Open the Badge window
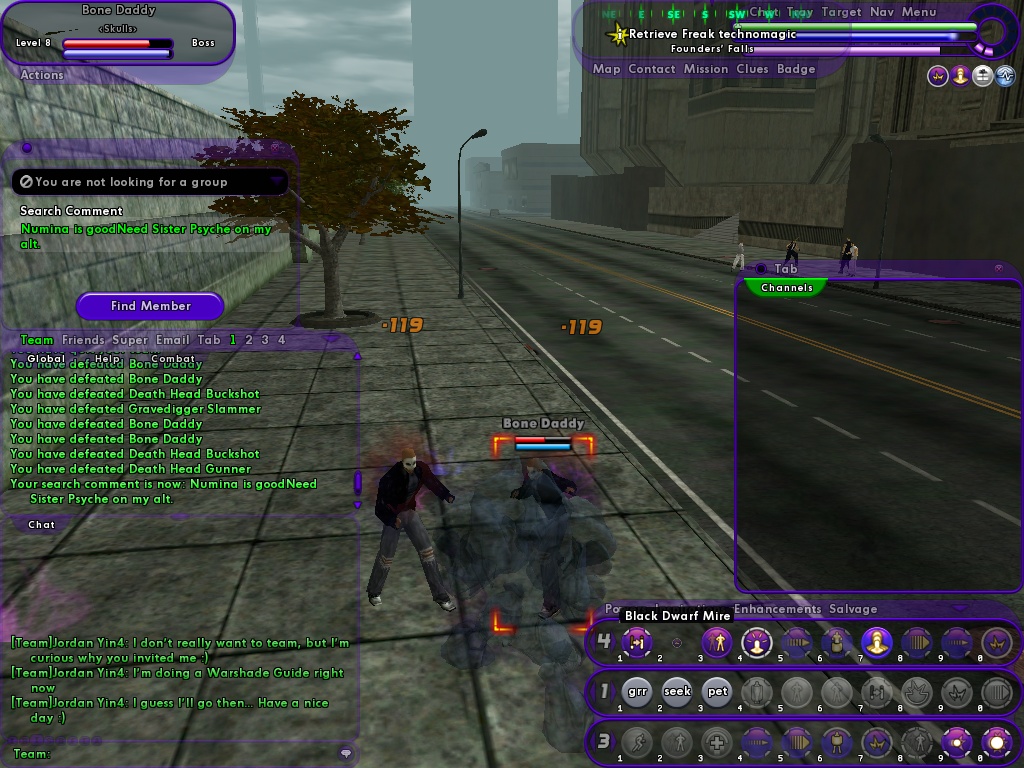Viewport: 1024px width, 768px height. pyautogui.click(x=796, y=69)
